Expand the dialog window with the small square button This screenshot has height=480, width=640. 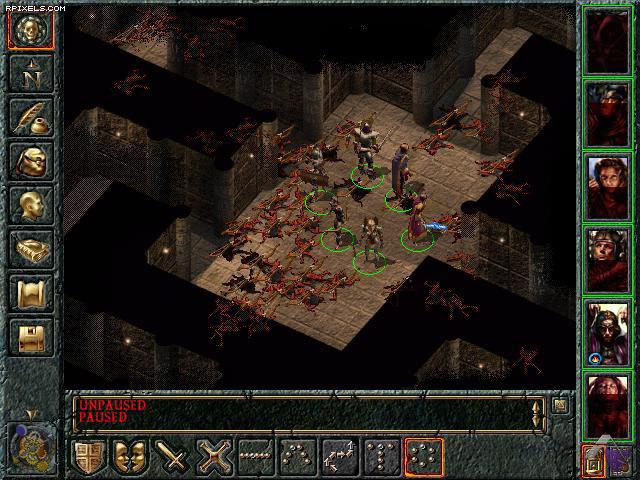pos(560,405)
